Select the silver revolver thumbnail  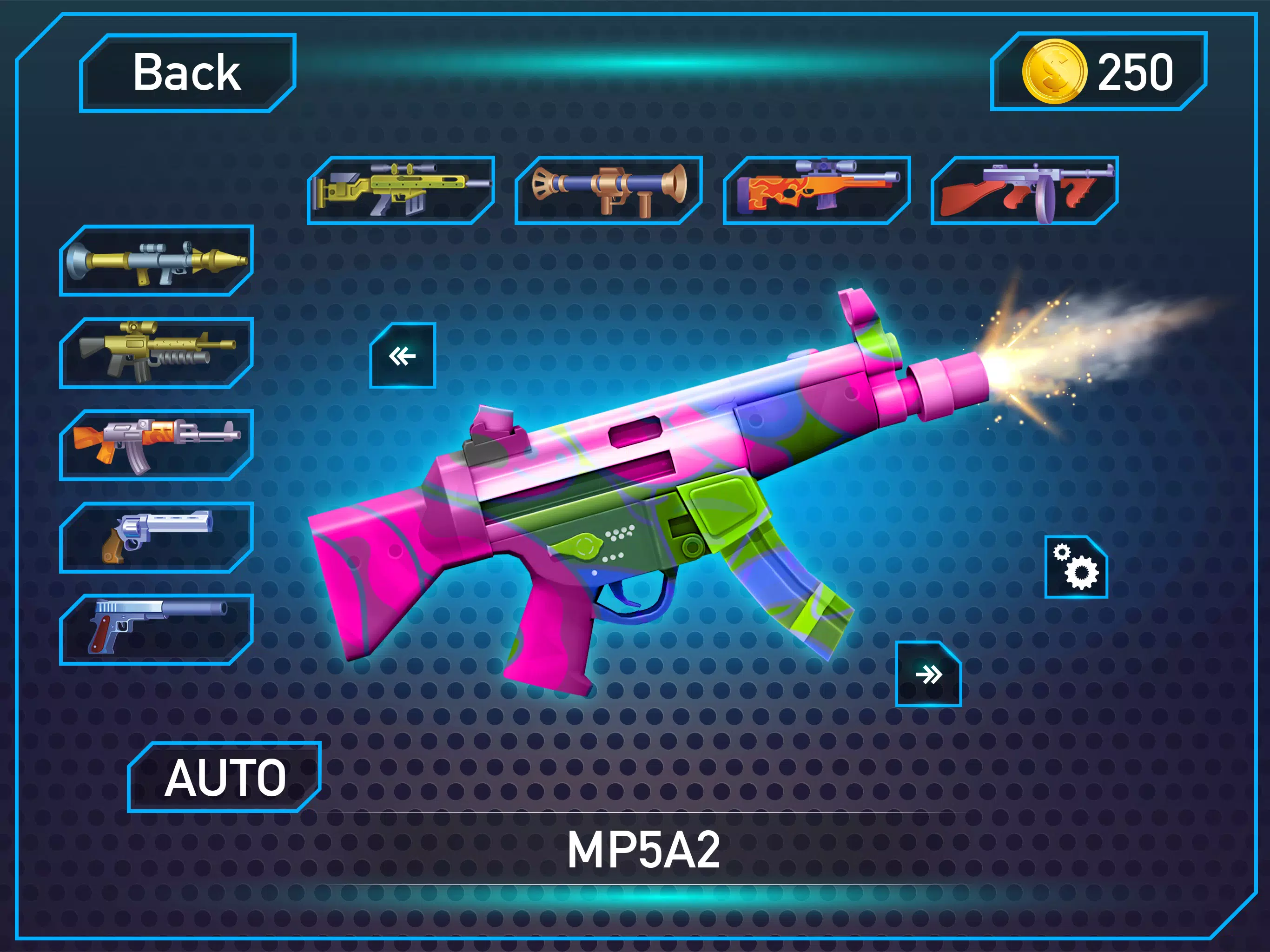click(x=156, y=537)
